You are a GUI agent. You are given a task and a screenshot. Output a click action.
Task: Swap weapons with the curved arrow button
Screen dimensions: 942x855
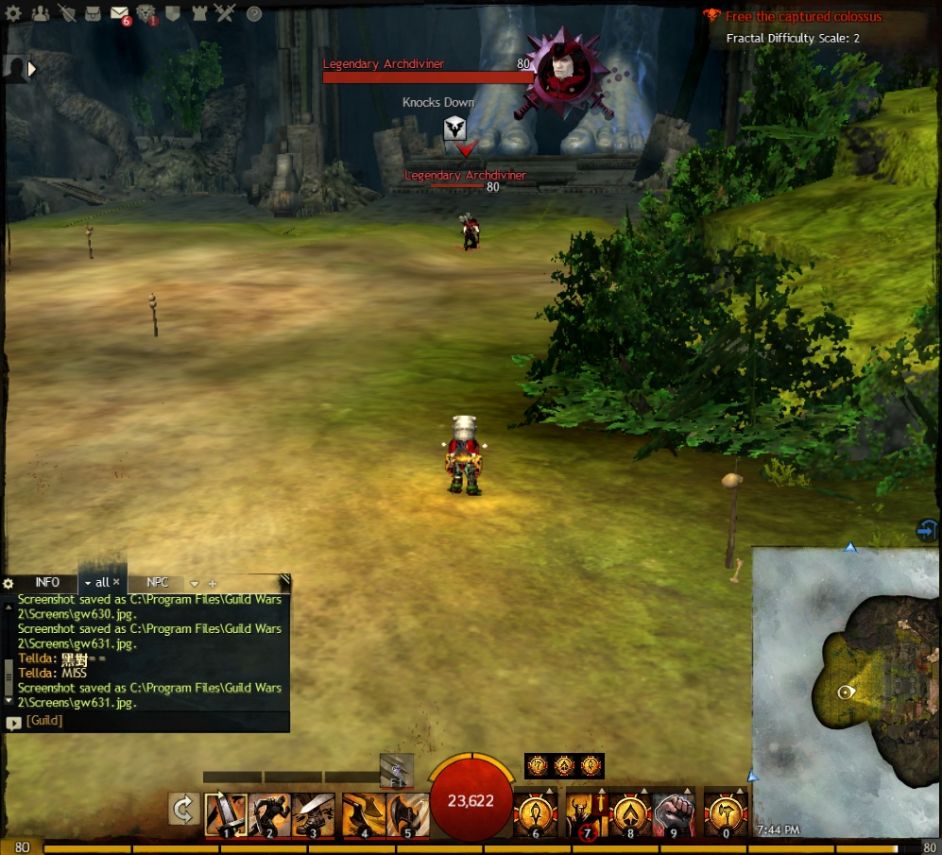coord(183,809)
